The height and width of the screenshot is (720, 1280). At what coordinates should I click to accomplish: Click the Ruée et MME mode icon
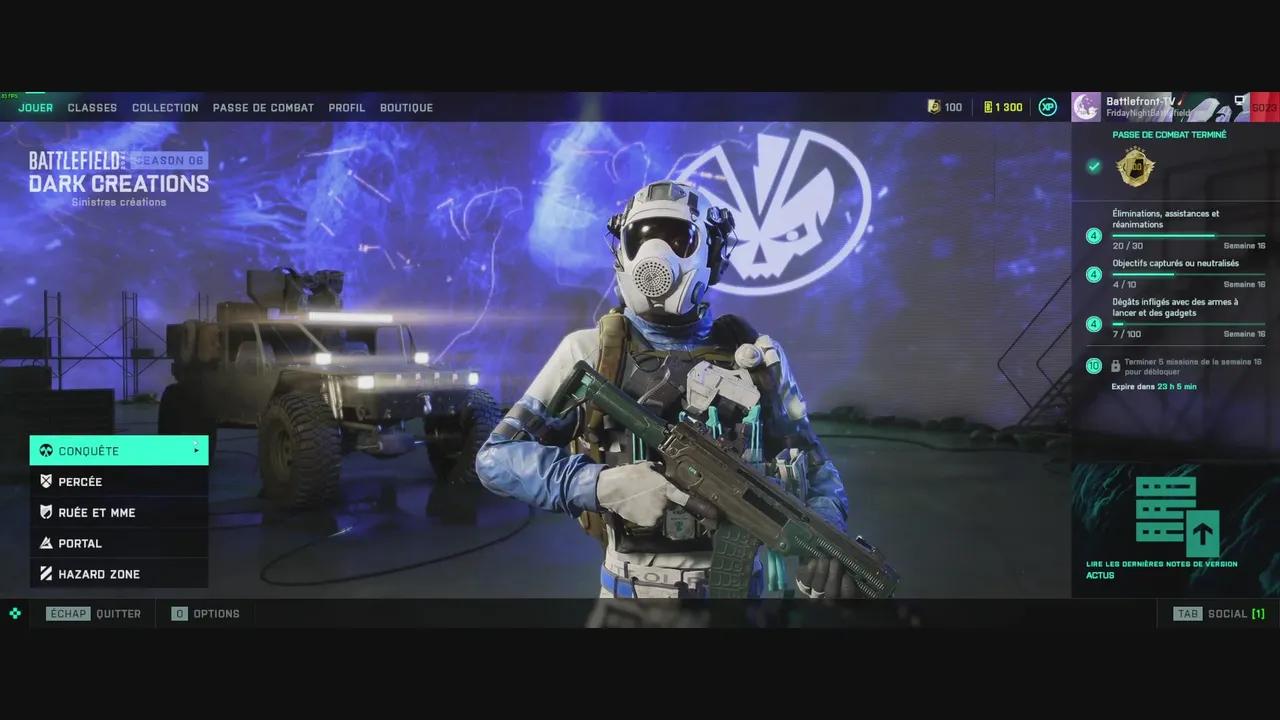tap(44, 512)
